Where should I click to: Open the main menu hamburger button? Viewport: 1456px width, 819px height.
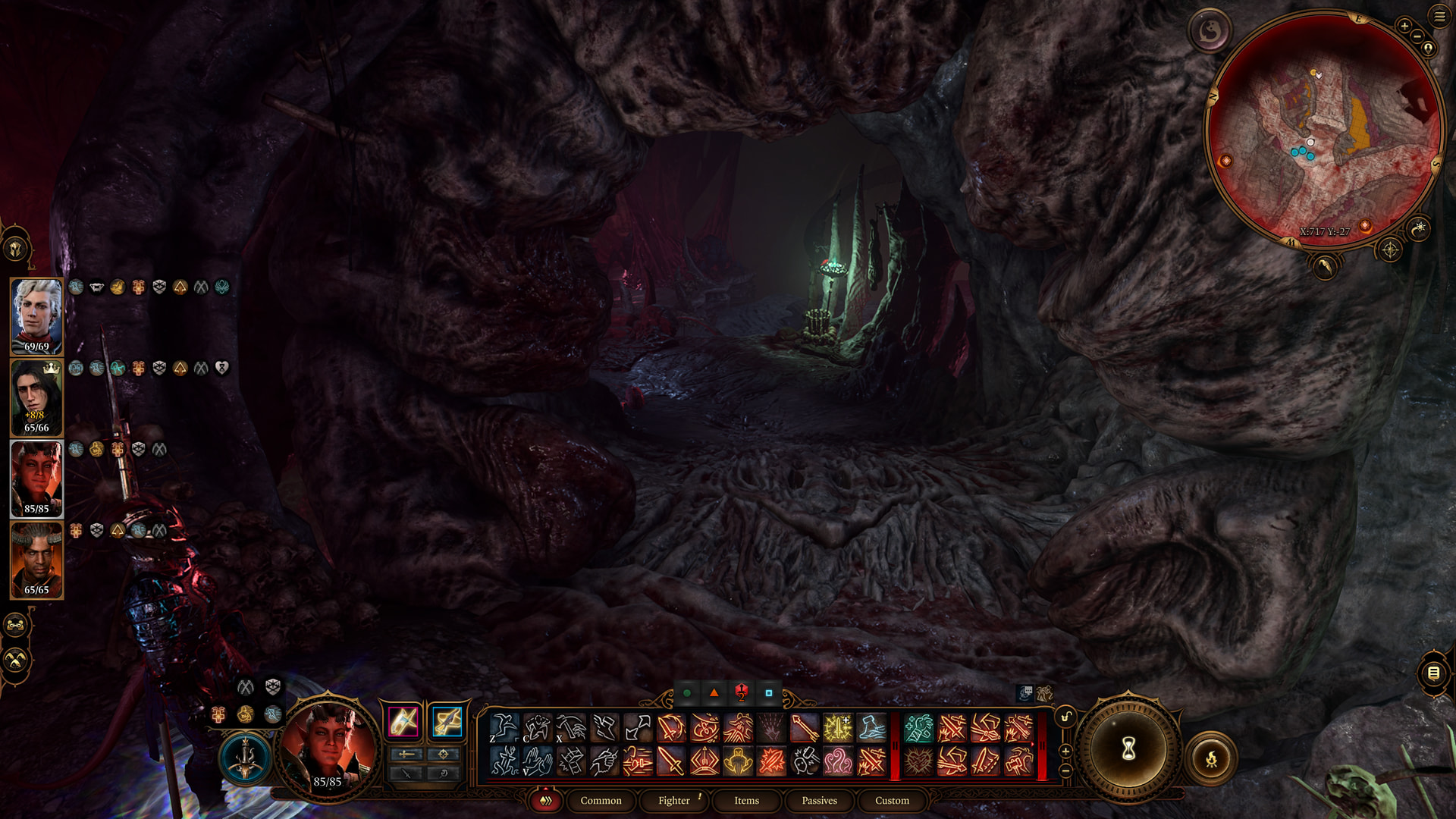pos(1439,16)
